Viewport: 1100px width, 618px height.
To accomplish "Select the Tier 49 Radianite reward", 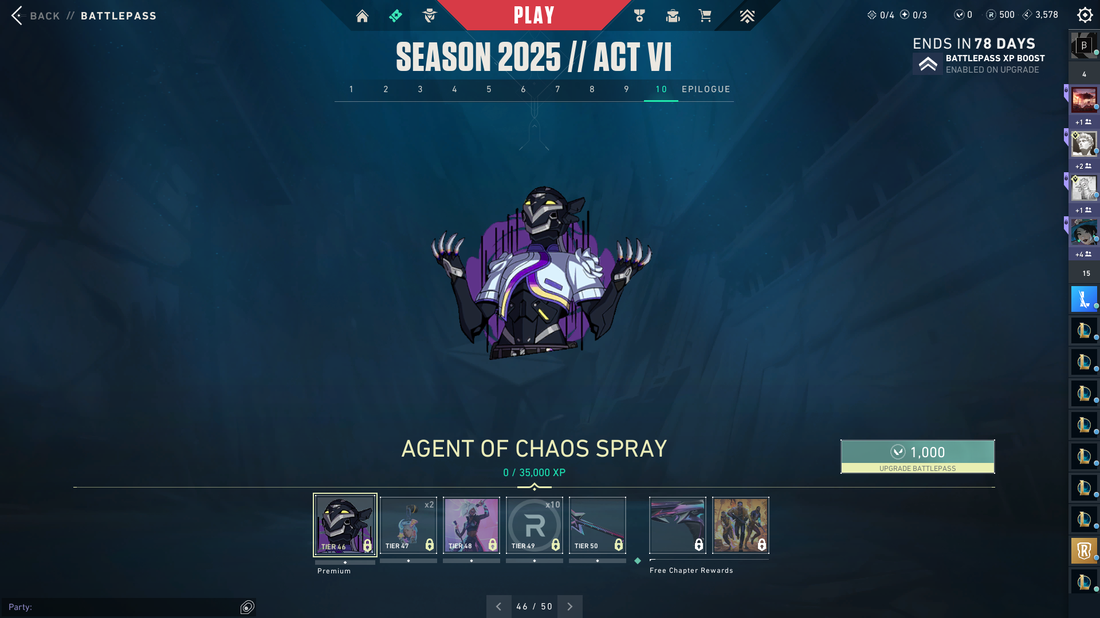I will (534, 525).
